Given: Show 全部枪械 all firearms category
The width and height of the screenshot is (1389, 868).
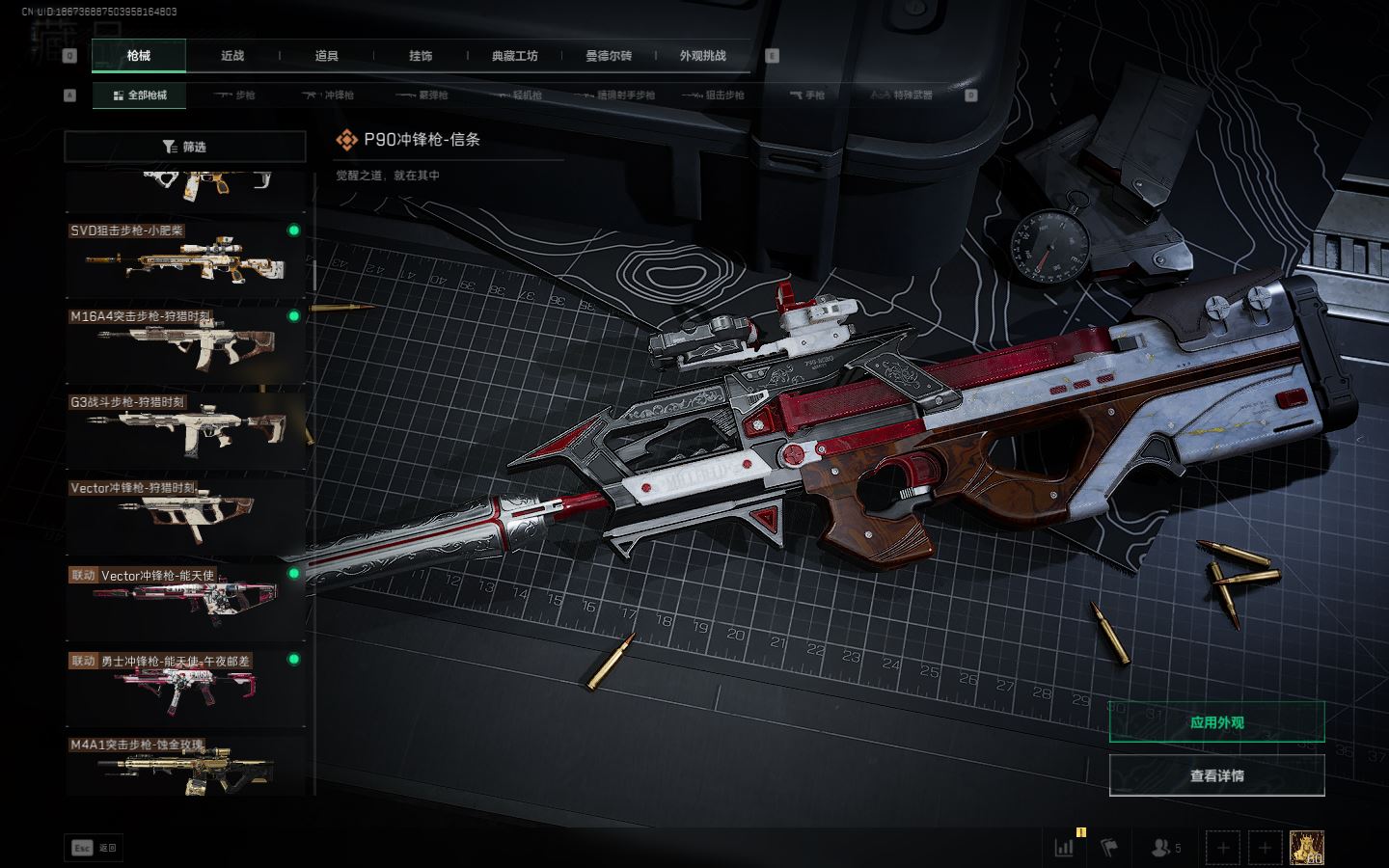Looking at the screenshot, I should point(140,95).
